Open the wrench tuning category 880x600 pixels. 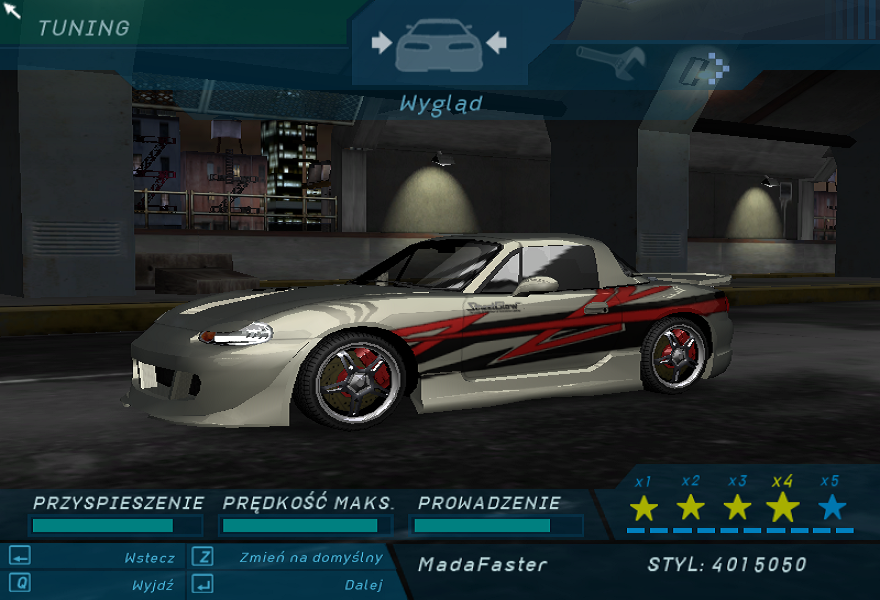(x=610, y=63)
